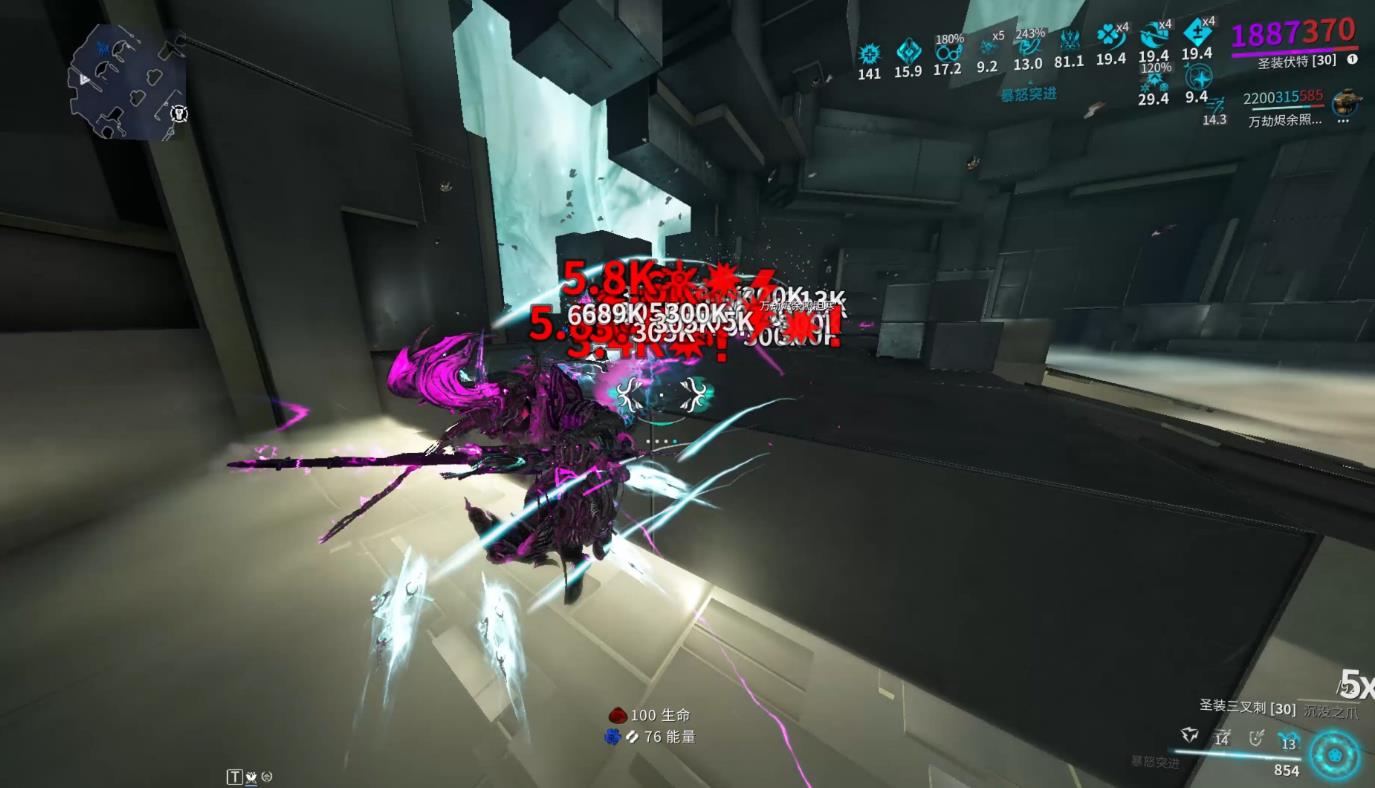
Task: Toggle the 暴怒突进 buff label
Action: [x=1028, y=95]
